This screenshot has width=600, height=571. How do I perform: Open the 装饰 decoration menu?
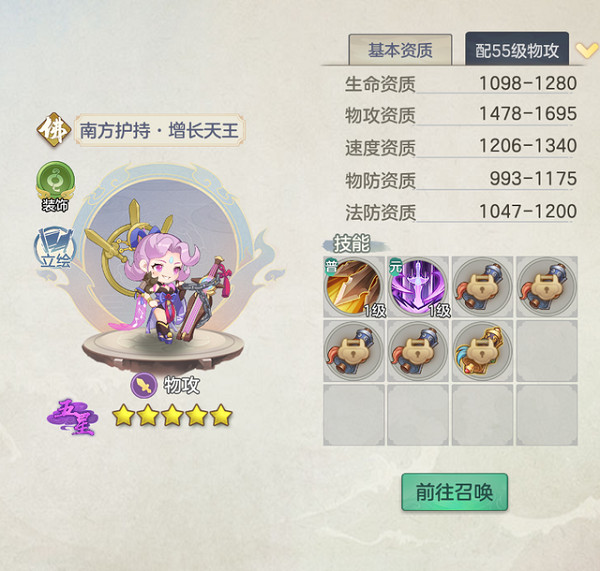pos(55,185)
